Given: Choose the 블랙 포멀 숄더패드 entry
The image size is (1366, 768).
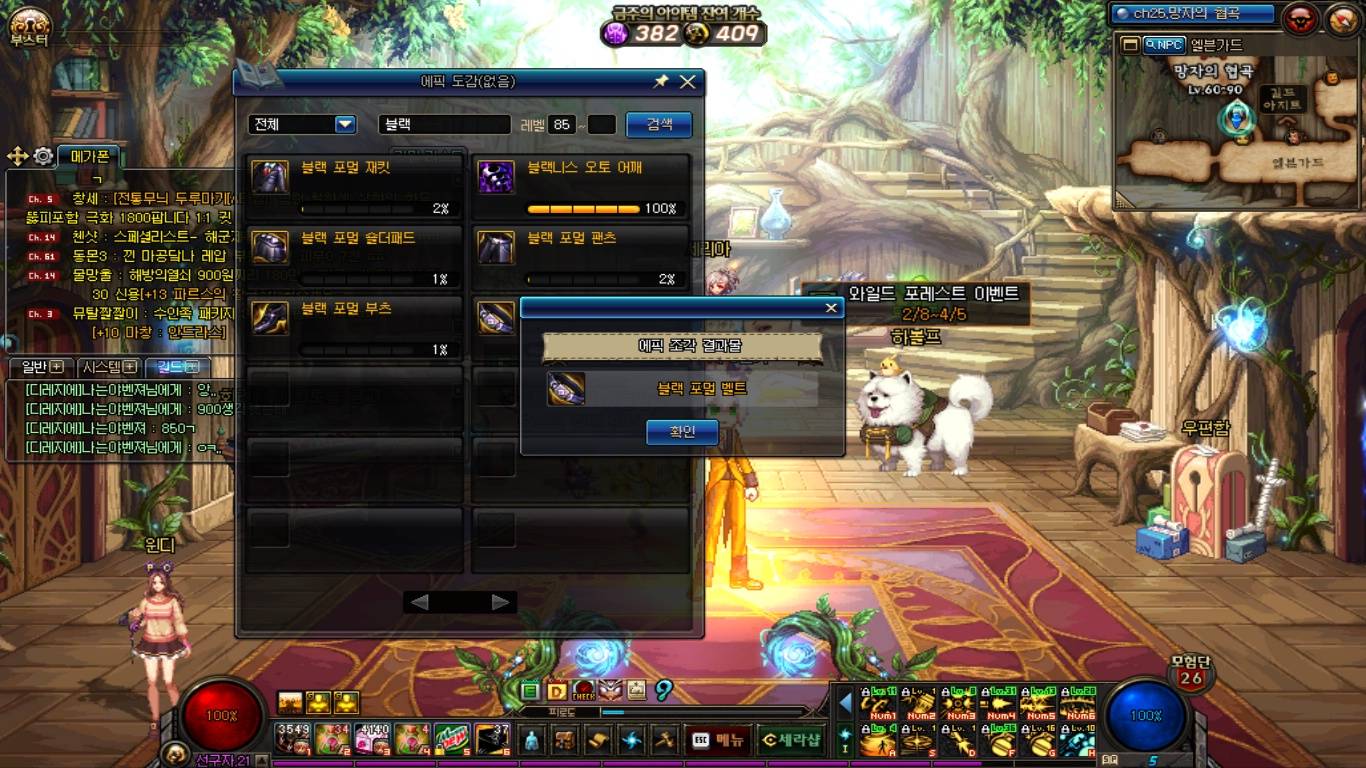Looking at the screenshot, I should coord(354,257).
